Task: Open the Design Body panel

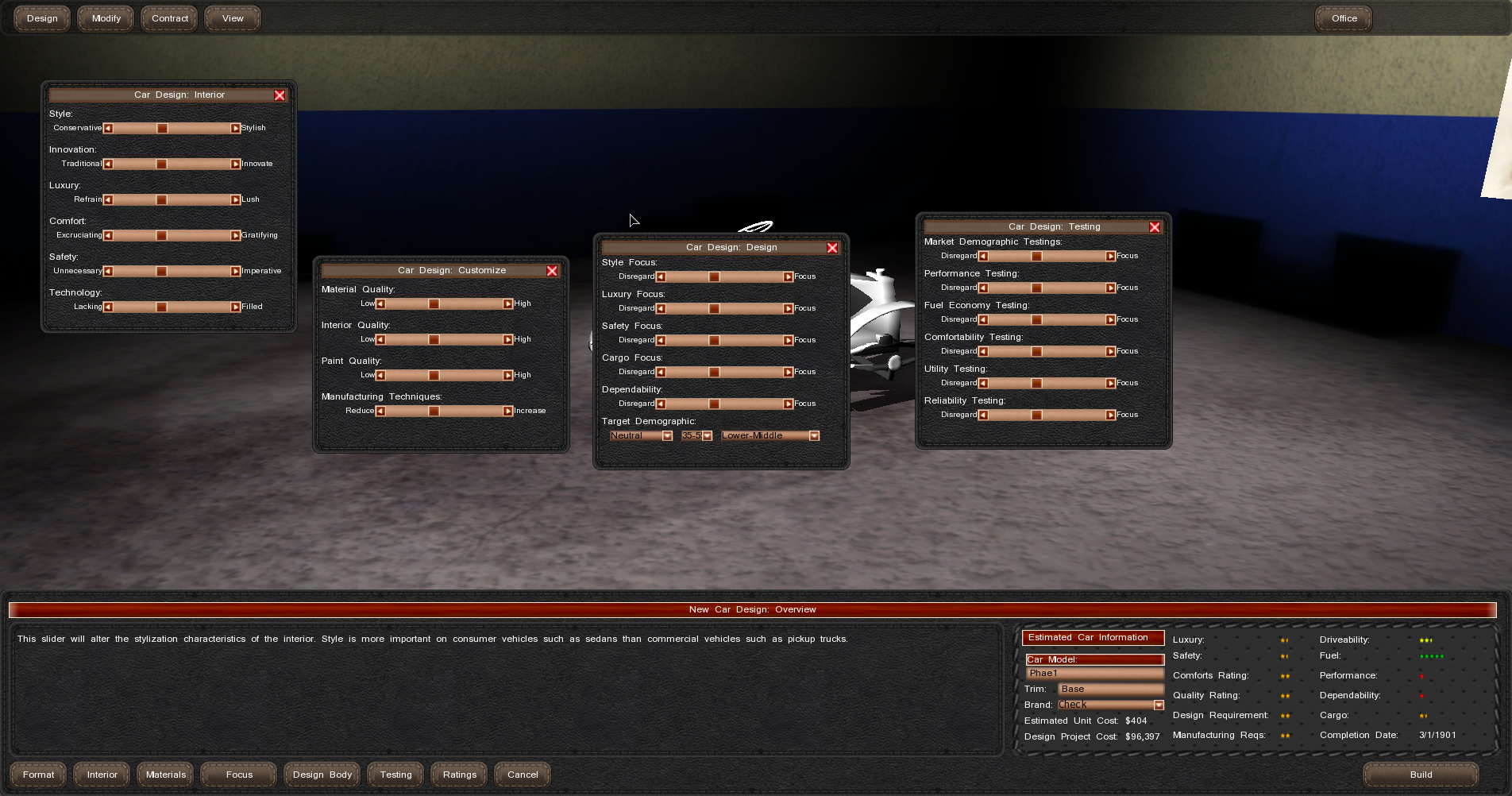Action: pyautogui.click(x=322, y=775)
